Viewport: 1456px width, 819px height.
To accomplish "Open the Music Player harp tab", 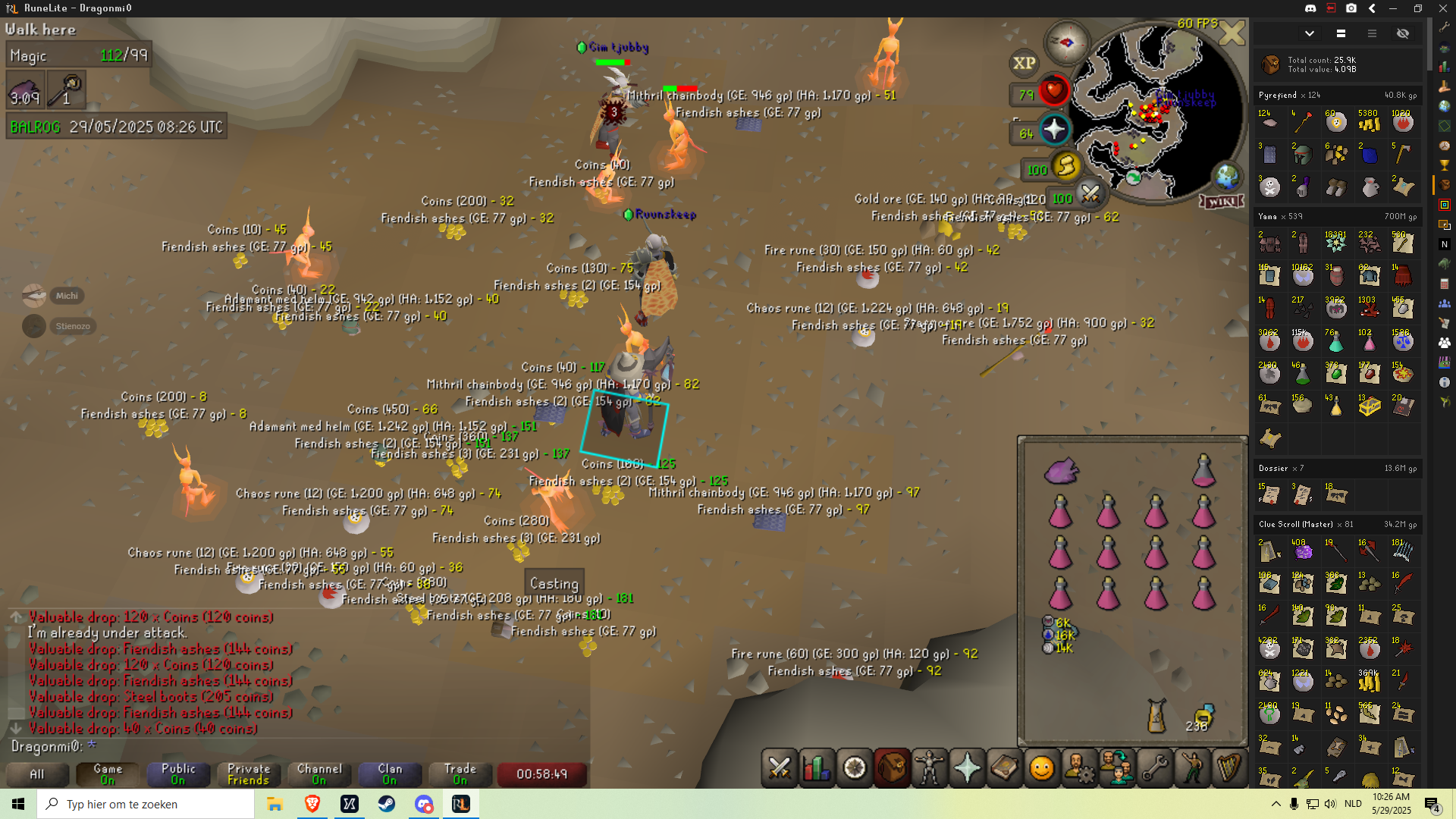I will (x=1228, y=768).
